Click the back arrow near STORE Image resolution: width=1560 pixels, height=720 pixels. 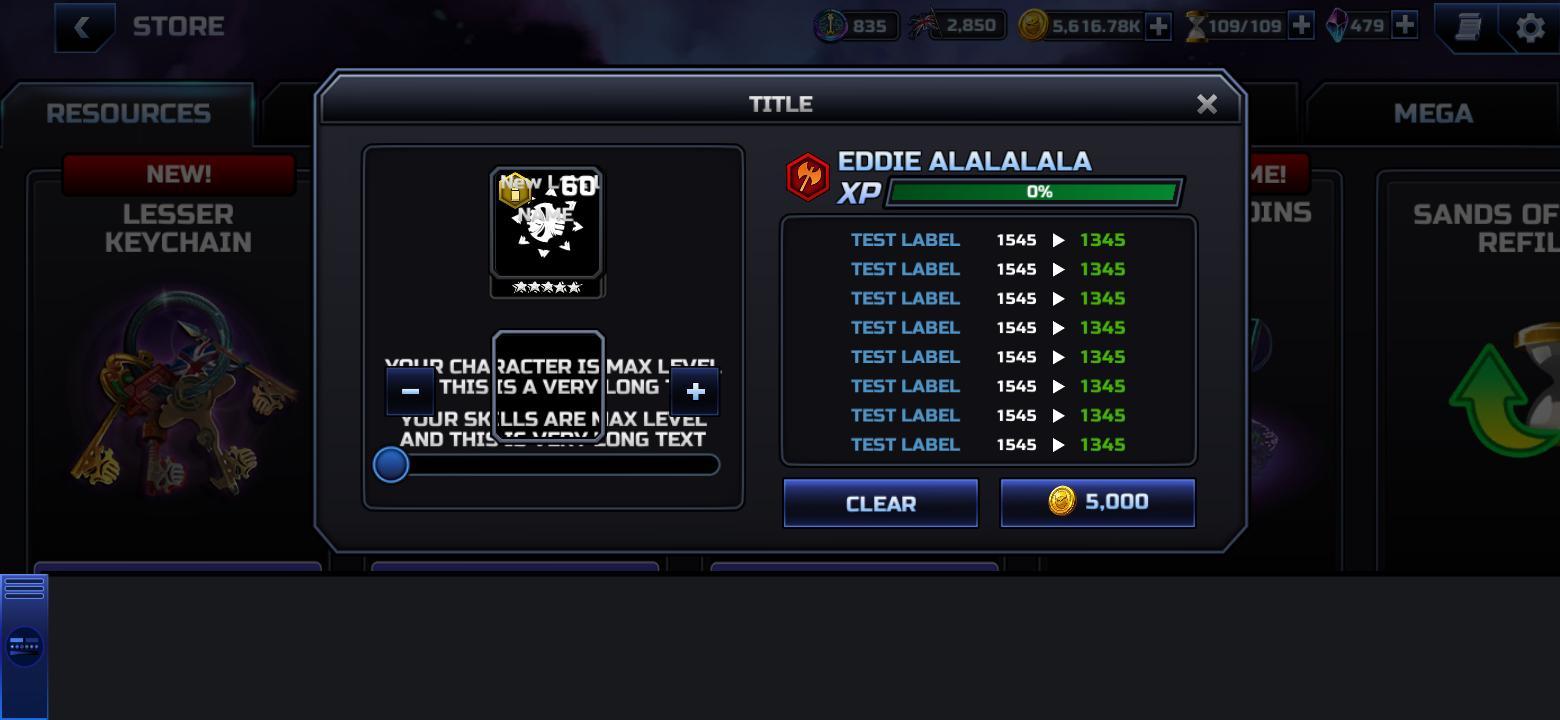click(x=85, y=27)
